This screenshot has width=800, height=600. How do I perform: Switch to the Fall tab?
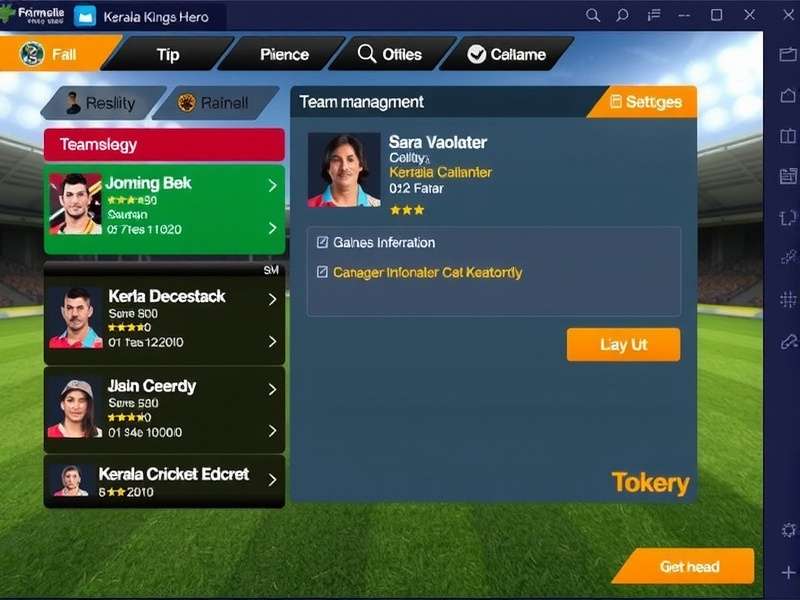57,54
